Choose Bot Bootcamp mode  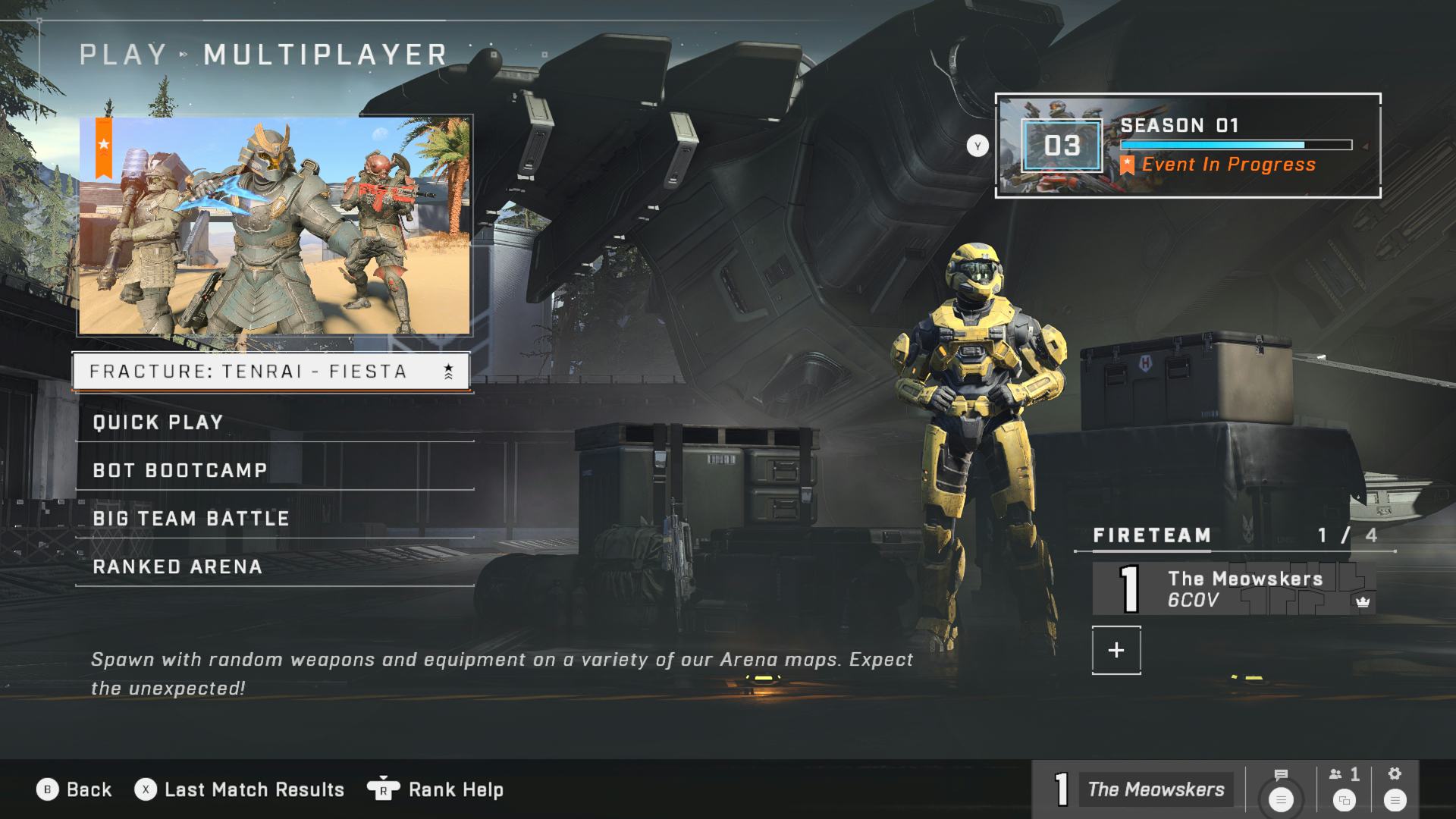click(x=274, y=470)
